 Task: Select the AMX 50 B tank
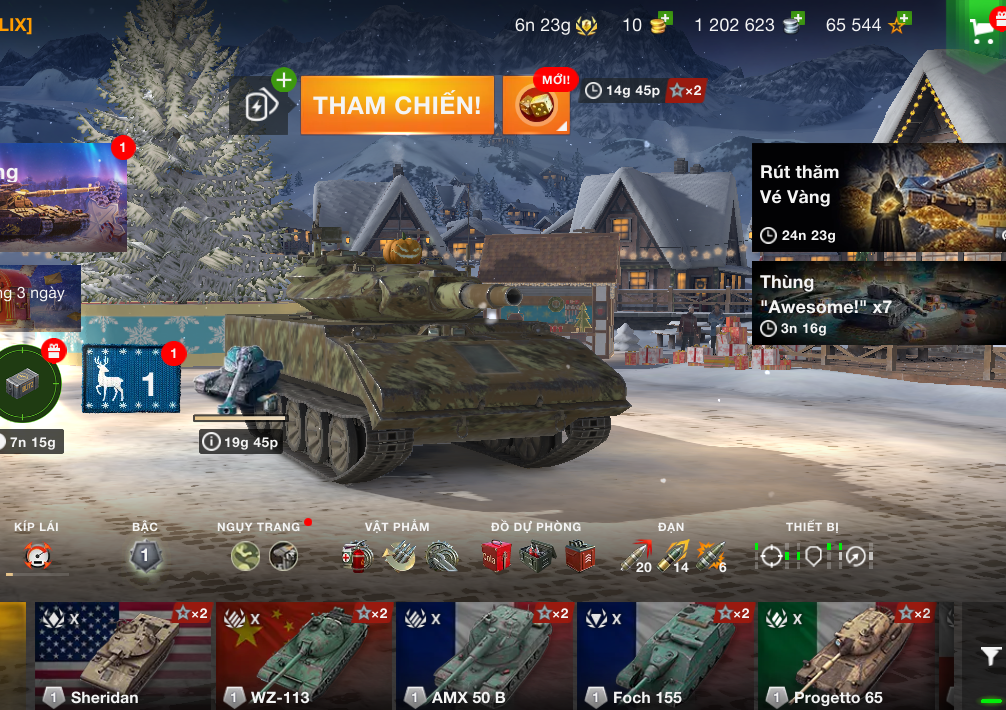pyautogui.click(x=485, y=655)
